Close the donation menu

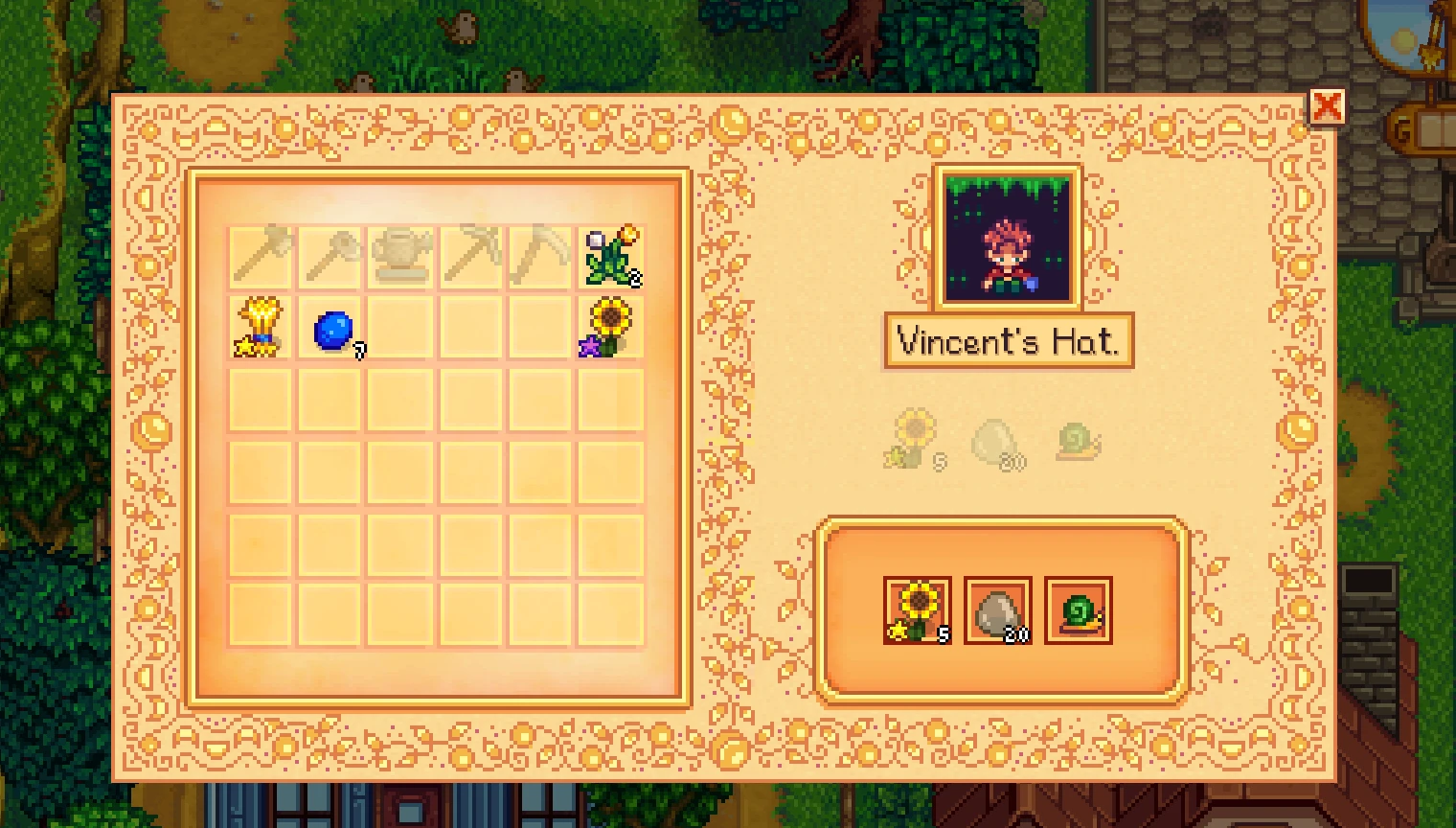pyautogui.click(x=1328, y=107)
